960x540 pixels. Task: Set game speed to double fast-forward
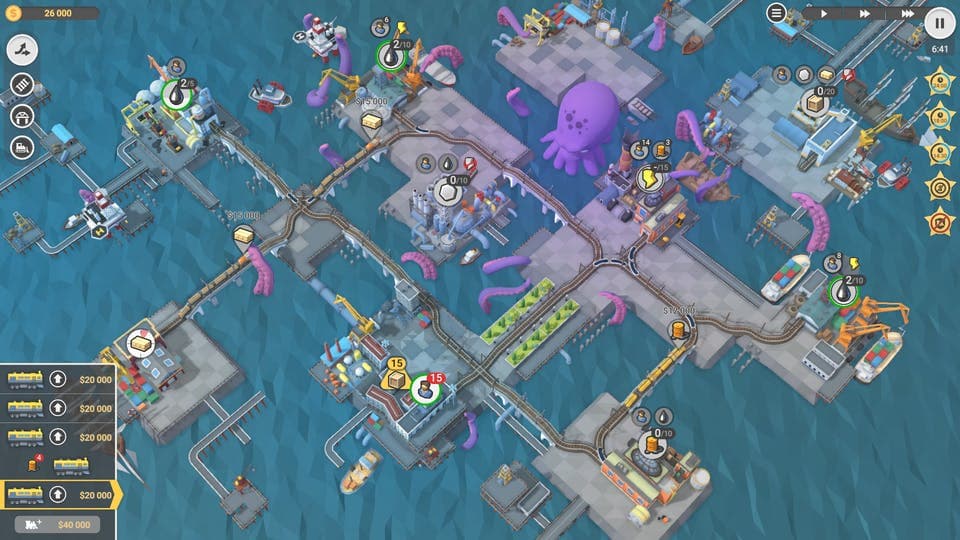tap(865, 14)
